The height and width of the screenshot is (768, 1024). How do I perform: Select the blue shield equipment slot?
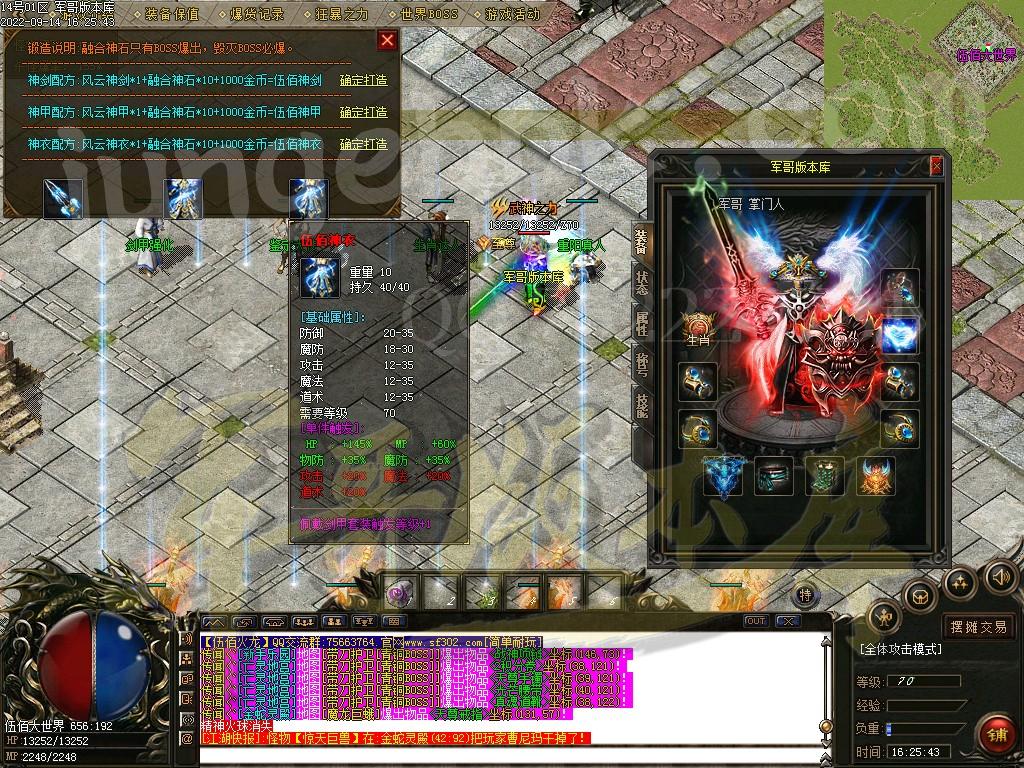(900, 335)
